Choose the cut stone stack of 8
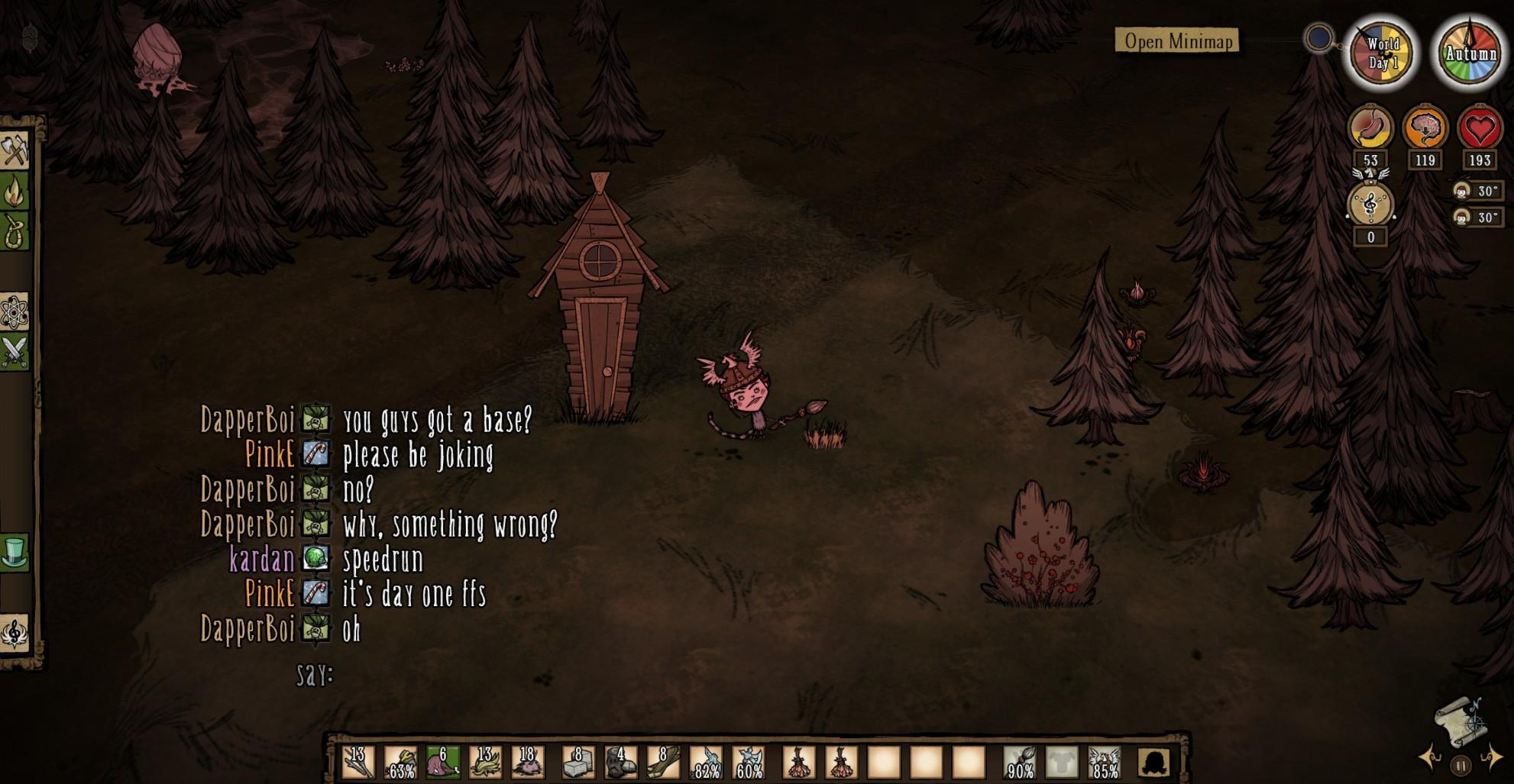Screen dimensions: 1514x784 578,762
